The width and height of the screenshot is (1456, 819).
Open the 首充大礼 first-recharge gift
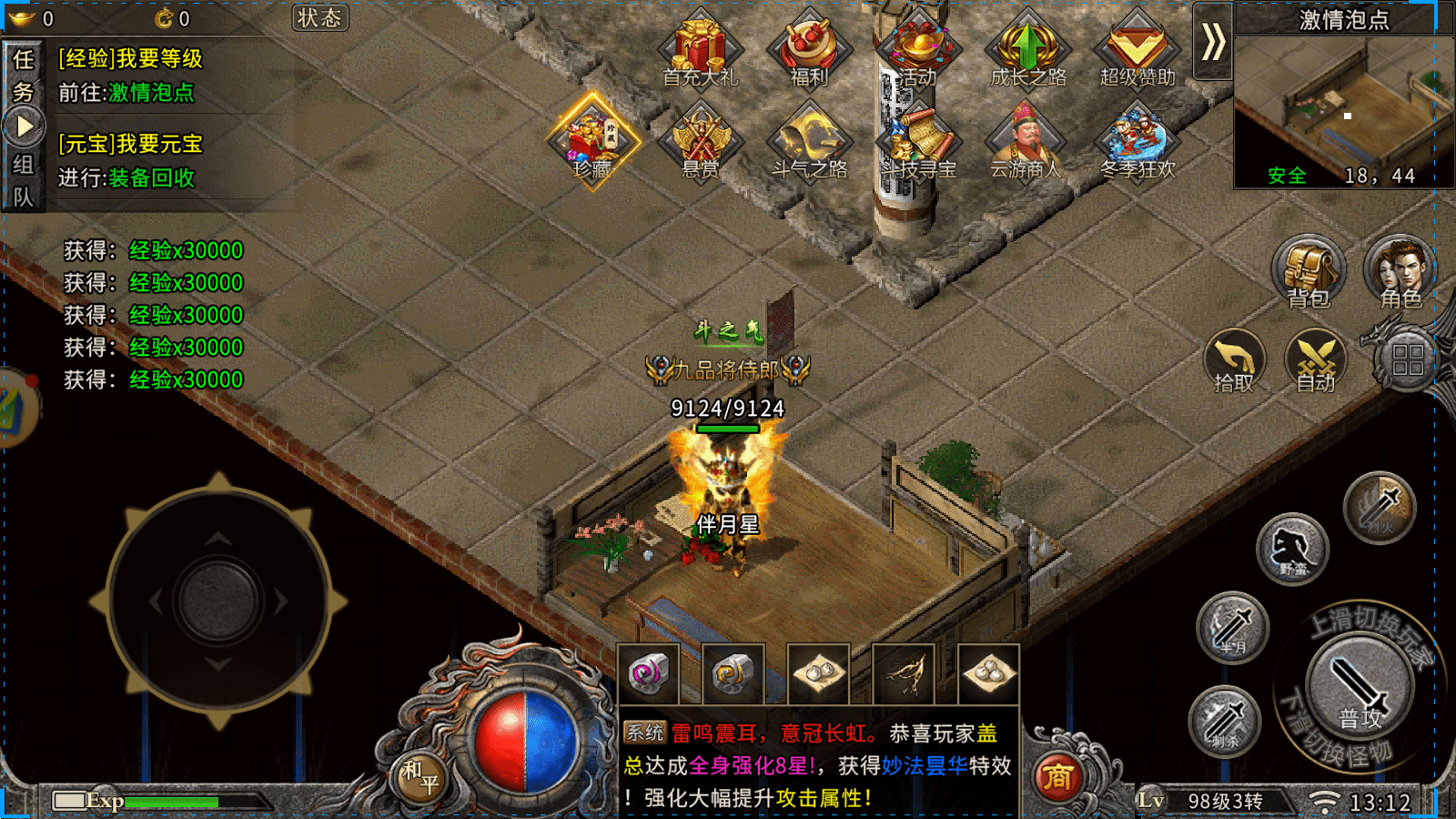(700, 50)
